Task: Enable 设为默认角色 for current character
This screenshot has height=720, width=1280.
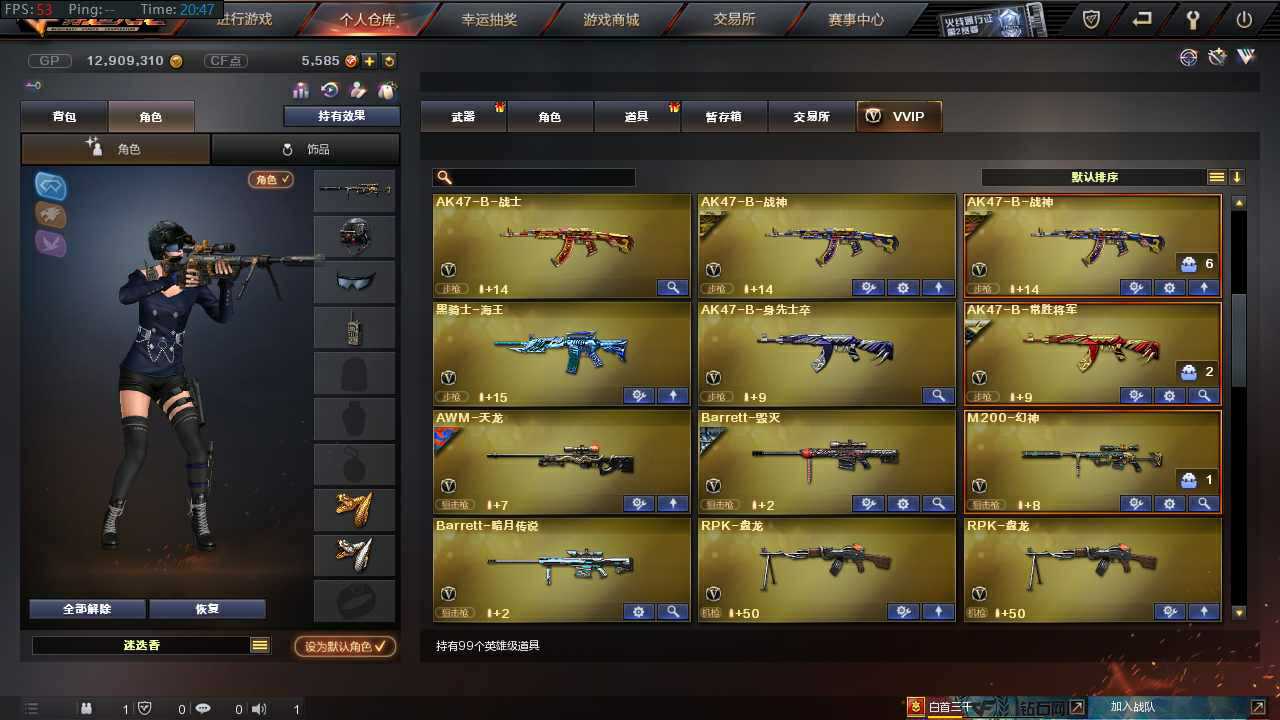Action: tap(345, 647)
